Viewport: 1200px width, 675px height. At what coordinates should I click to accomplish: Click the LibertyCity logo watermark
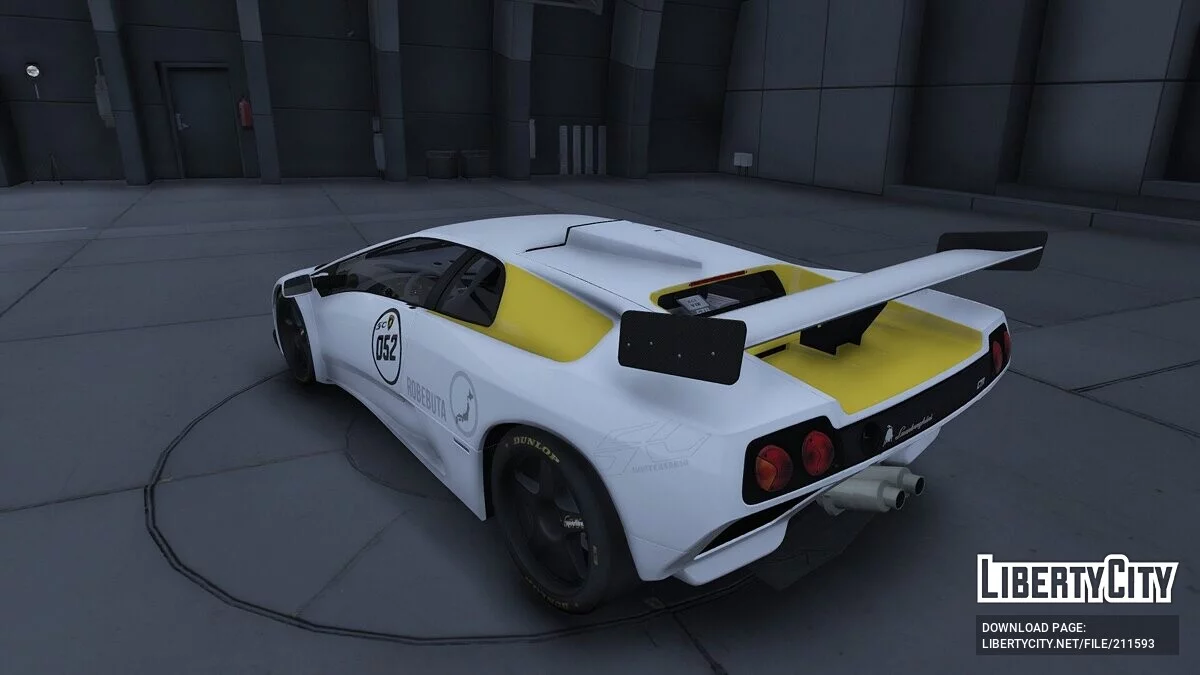click(x=1077, y=579)
